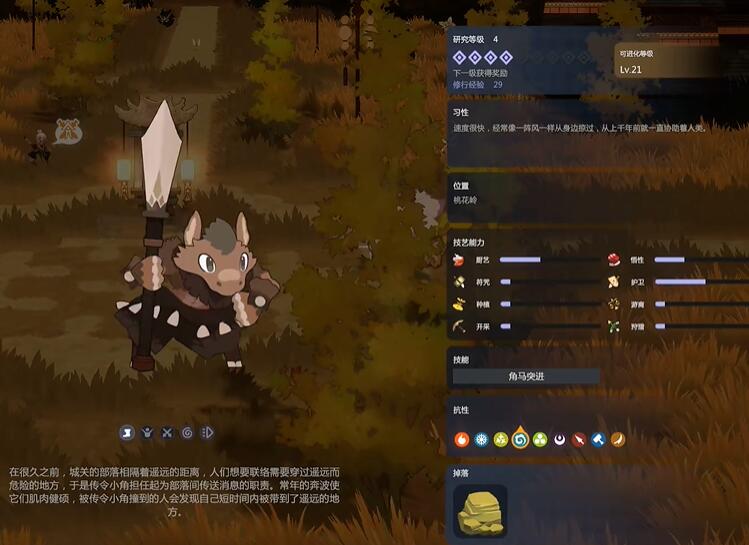Screen dimensions: 749x545
Task: Select the orange claw slash resistance icon
Action: (x=618, y=439)
